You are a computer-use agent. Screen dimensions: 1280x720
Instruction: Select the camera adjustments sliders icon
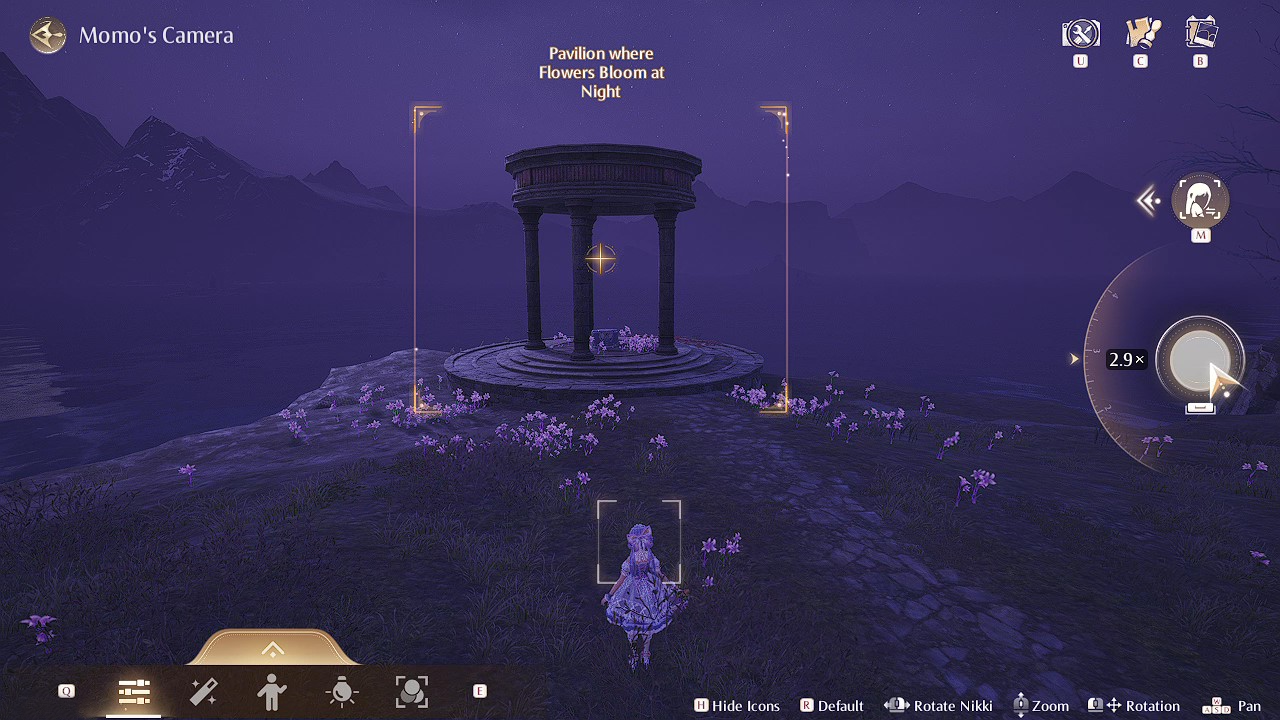click(x=134, y=690)
